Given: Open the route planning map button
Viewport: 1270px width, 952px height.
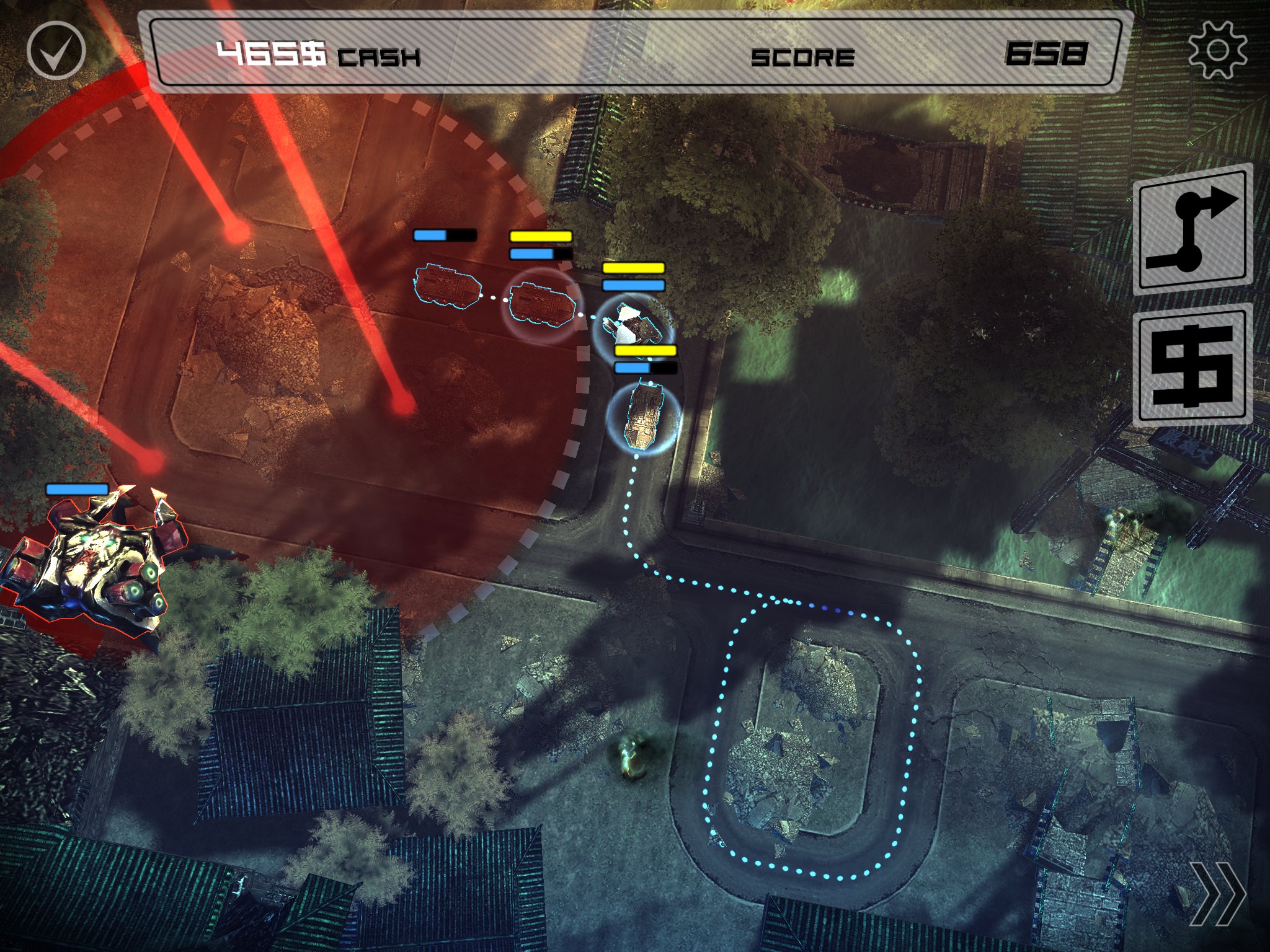Looking at the screenshot, I should click(x=1194, y=231).
